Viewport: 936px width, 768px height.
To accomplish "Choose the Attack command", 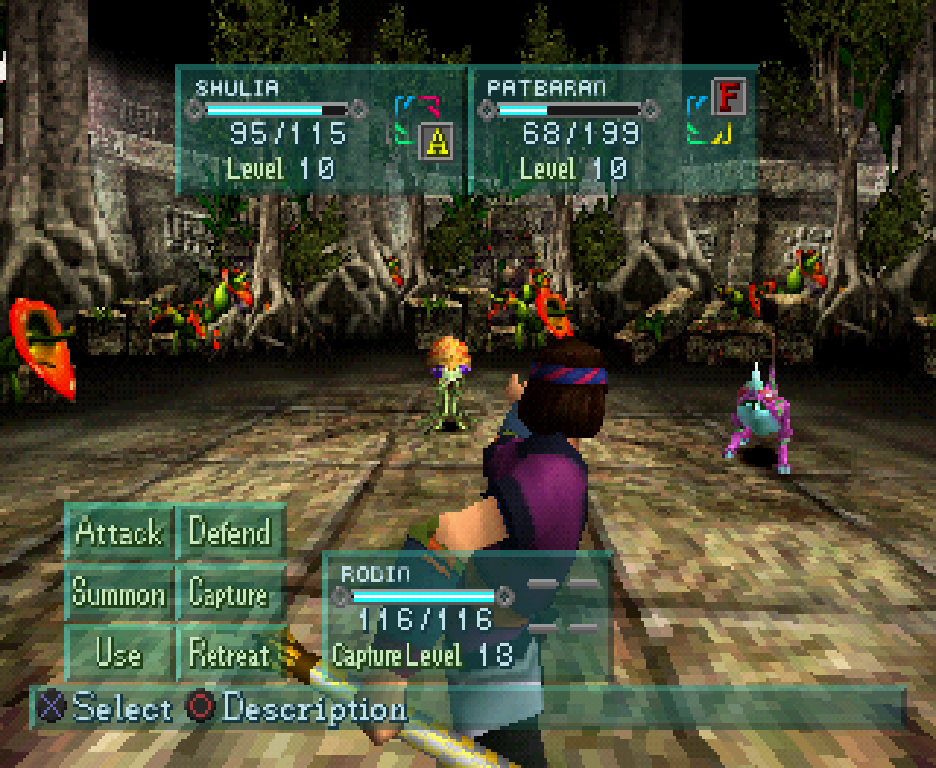I will 119,532.
